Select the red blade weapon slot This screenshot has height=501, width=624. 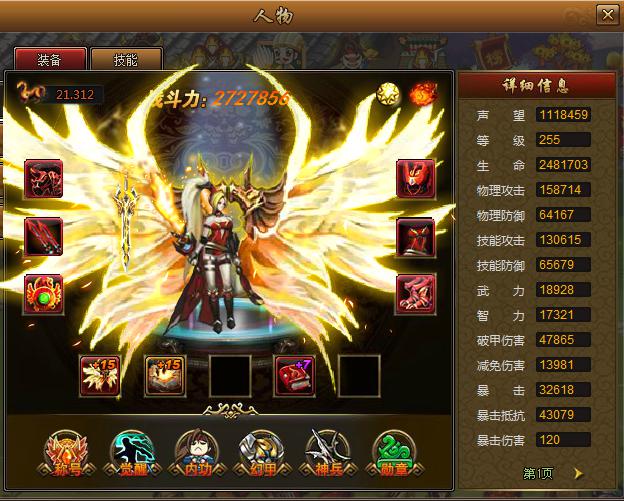43,236
